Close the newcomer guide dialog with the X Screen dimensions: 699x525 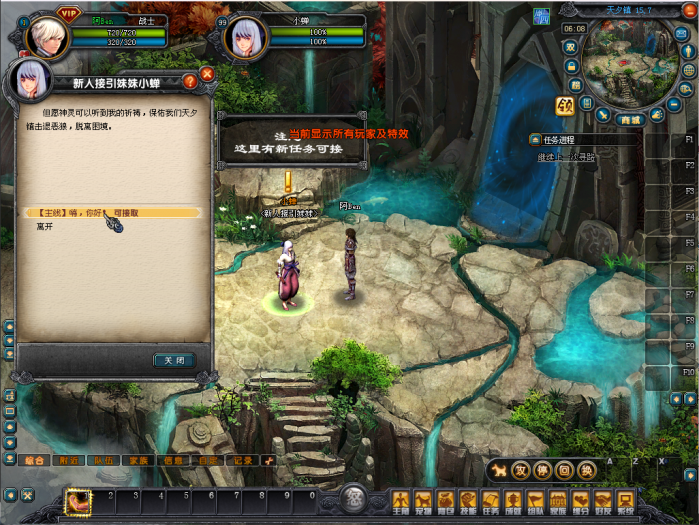click(x=207, y=74)
